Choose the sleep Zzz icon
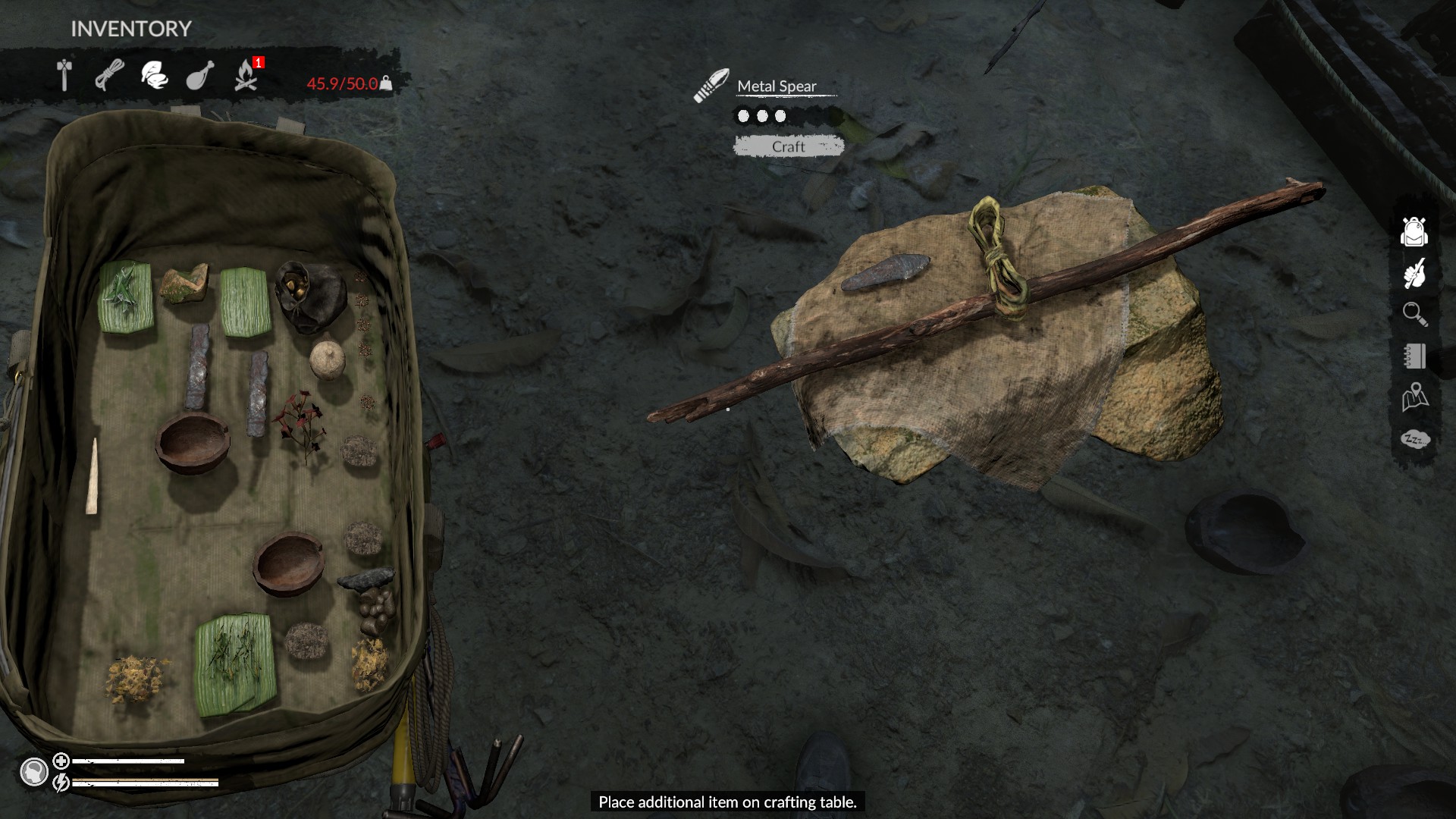 point(1414,439)
